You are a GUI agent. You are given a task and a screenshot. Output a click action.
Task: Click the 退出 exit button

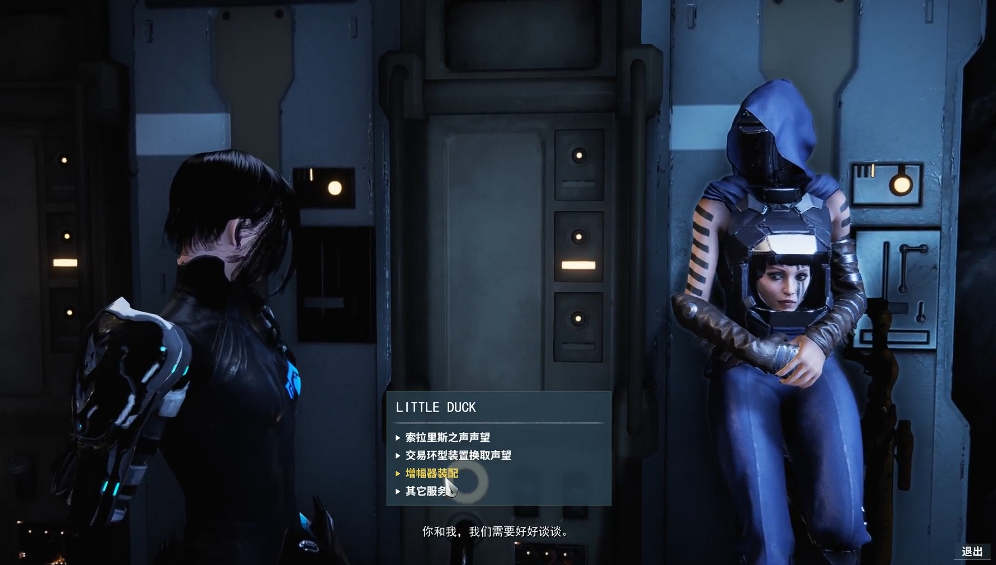pos(972,551)
